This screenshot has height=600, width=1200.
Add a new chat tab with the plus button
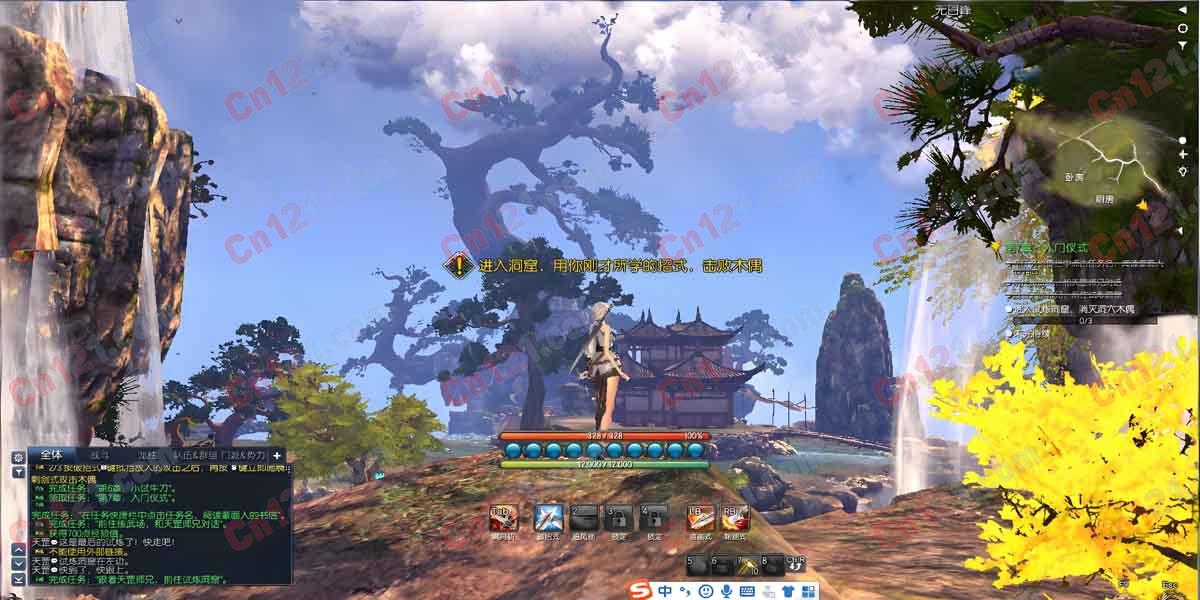[278, 456]
